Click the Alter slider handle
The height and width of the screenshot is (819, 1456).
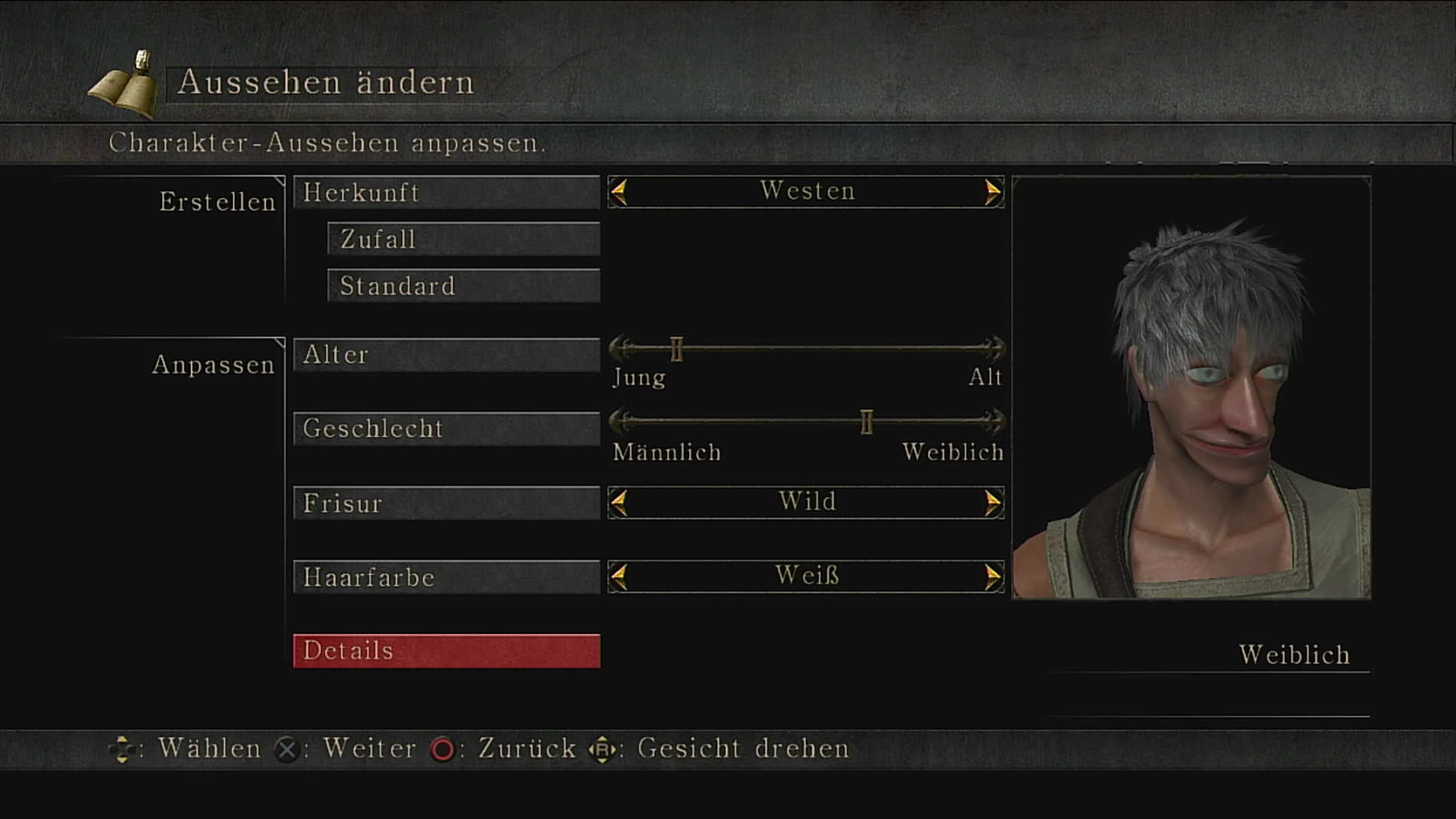pos(676,348)
